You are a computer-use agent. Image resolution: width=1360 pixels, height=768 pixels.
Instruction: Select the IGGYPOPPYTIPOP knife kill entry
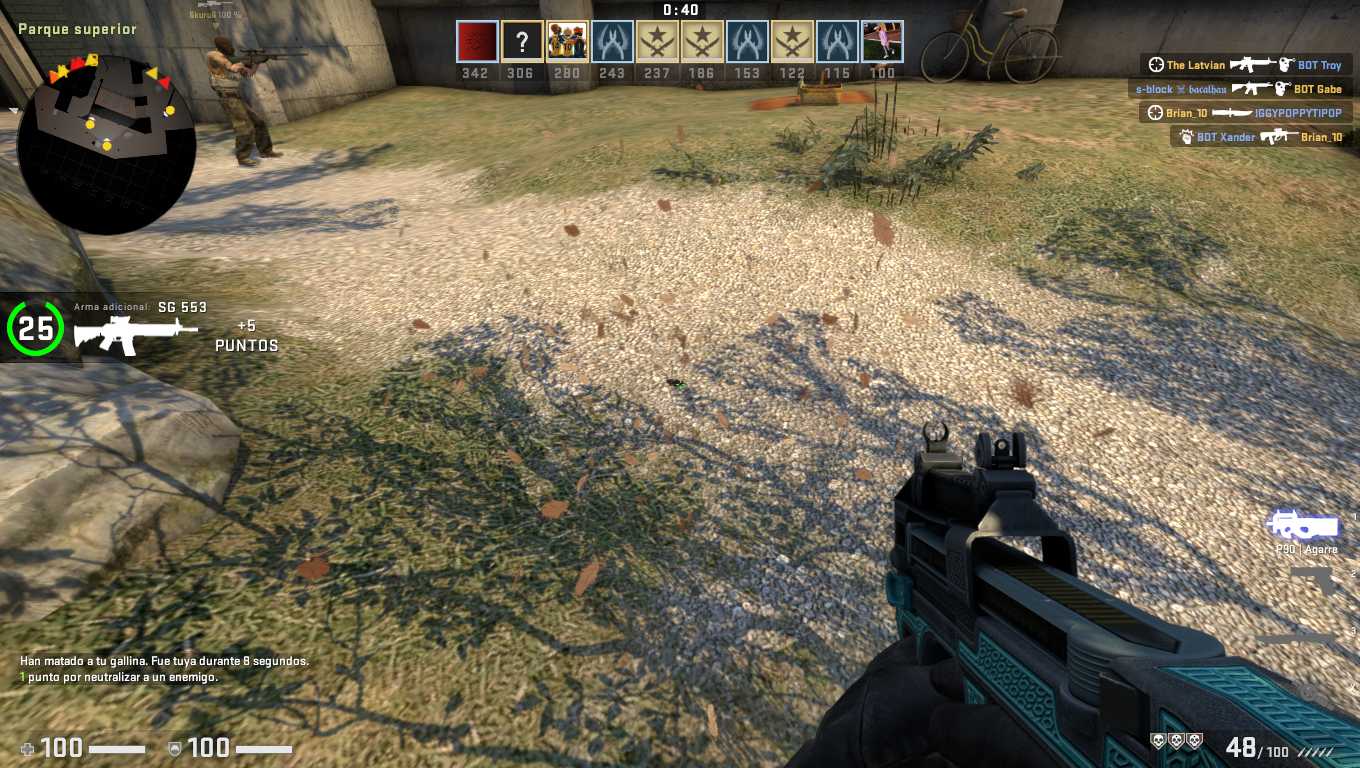1246,113
